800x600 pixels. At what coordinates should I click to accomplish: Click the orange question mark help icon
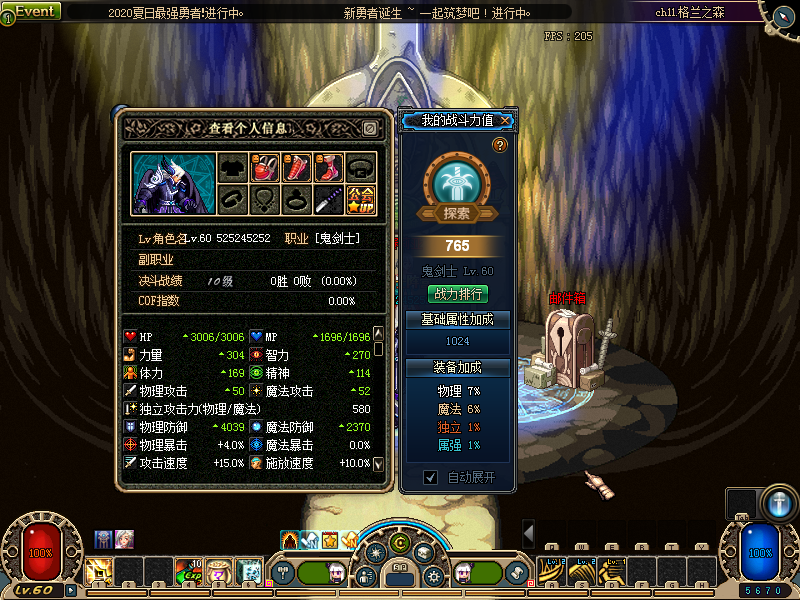tap(499, 146)
